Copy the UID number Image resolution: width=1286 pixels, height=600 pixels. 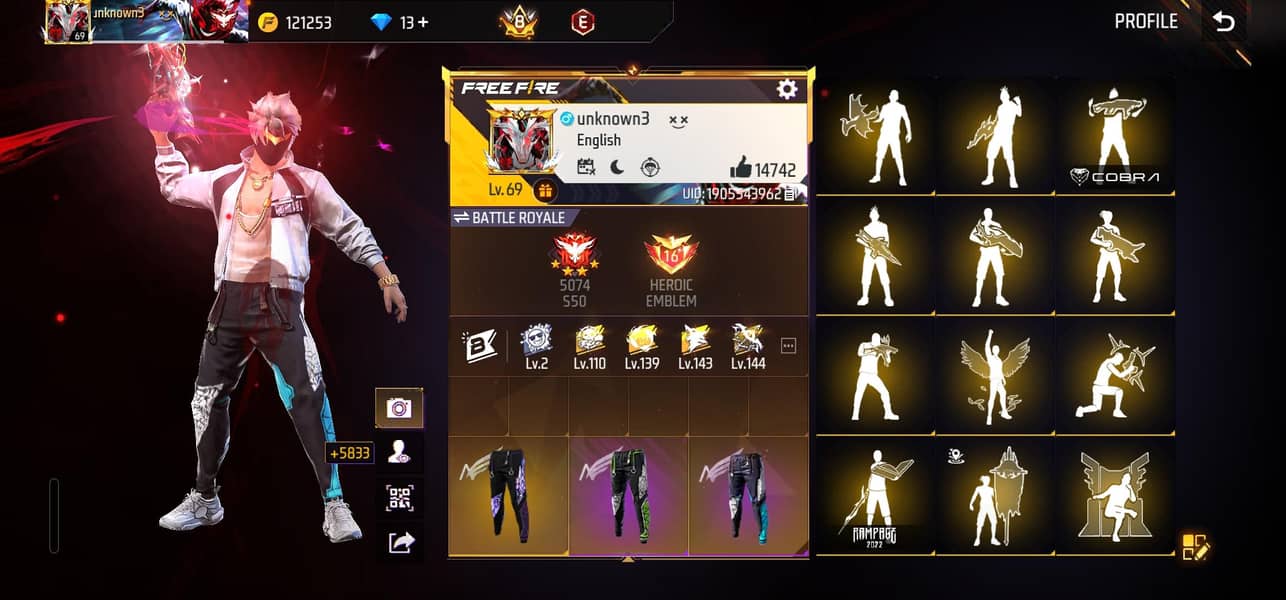pyautogui.click(x=791, y=194)
